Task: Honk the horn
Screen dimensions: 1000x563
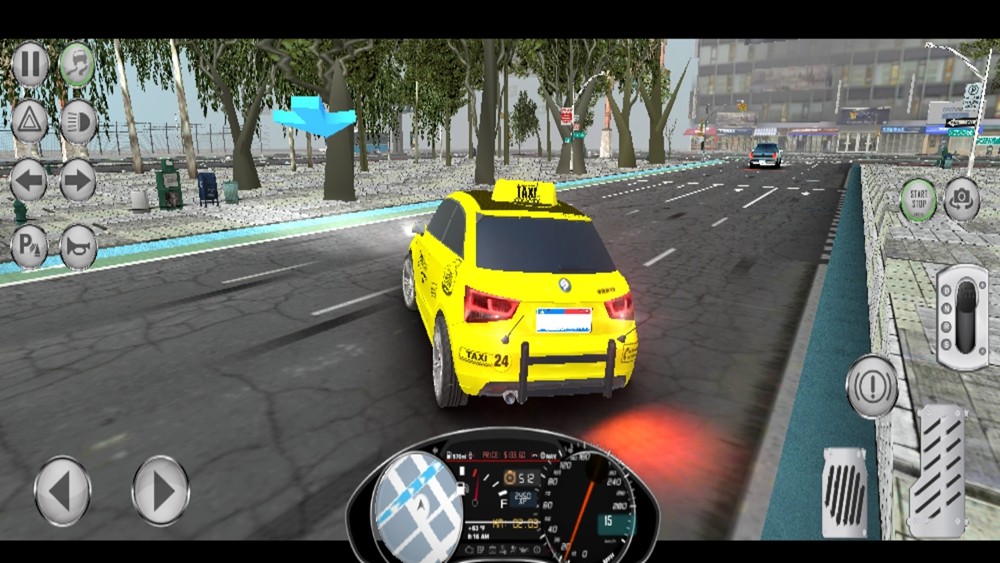Action: coord(78,247)
